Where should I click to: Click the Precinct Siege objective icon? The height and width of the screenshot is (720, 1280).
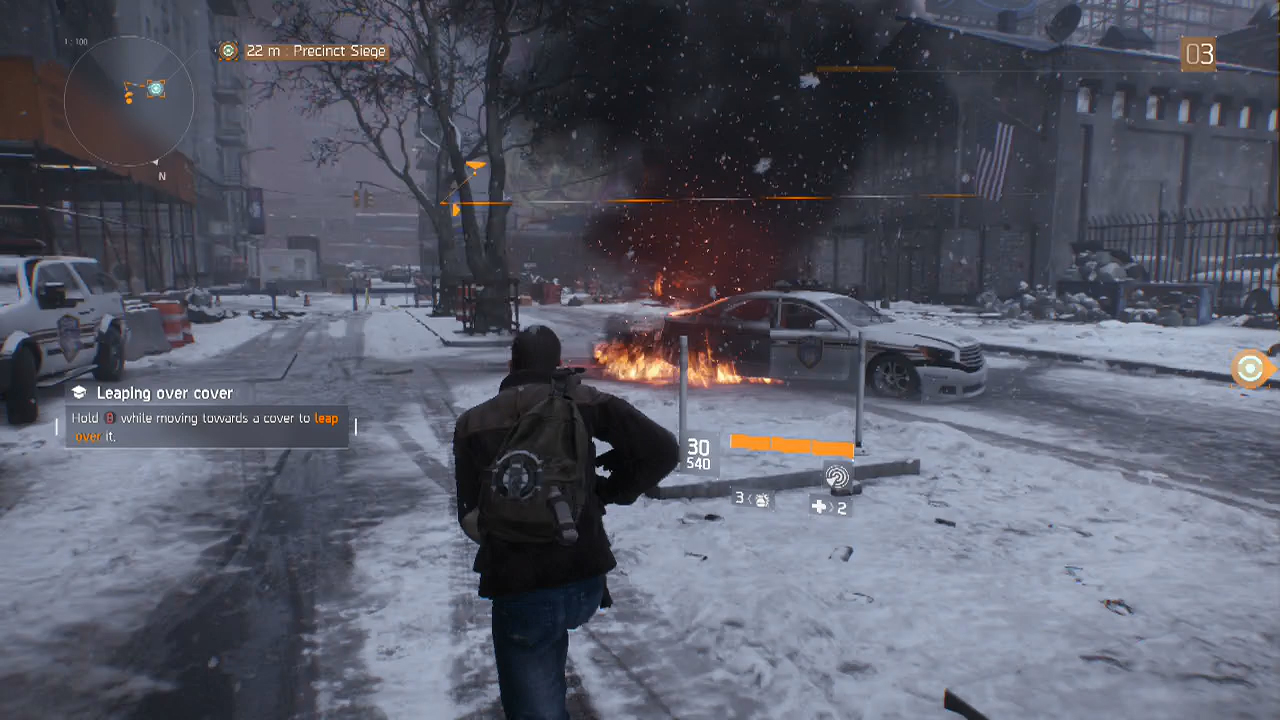pyautogui.click(x=228, y=50)
